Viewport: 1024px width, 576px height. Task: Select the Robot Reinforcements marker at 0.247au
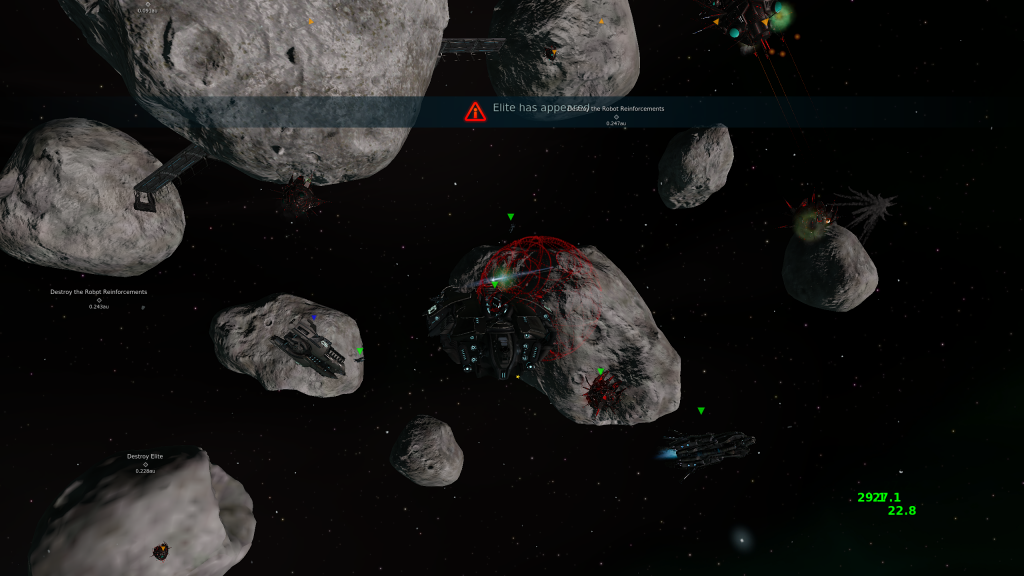click(x=616, y=116)
